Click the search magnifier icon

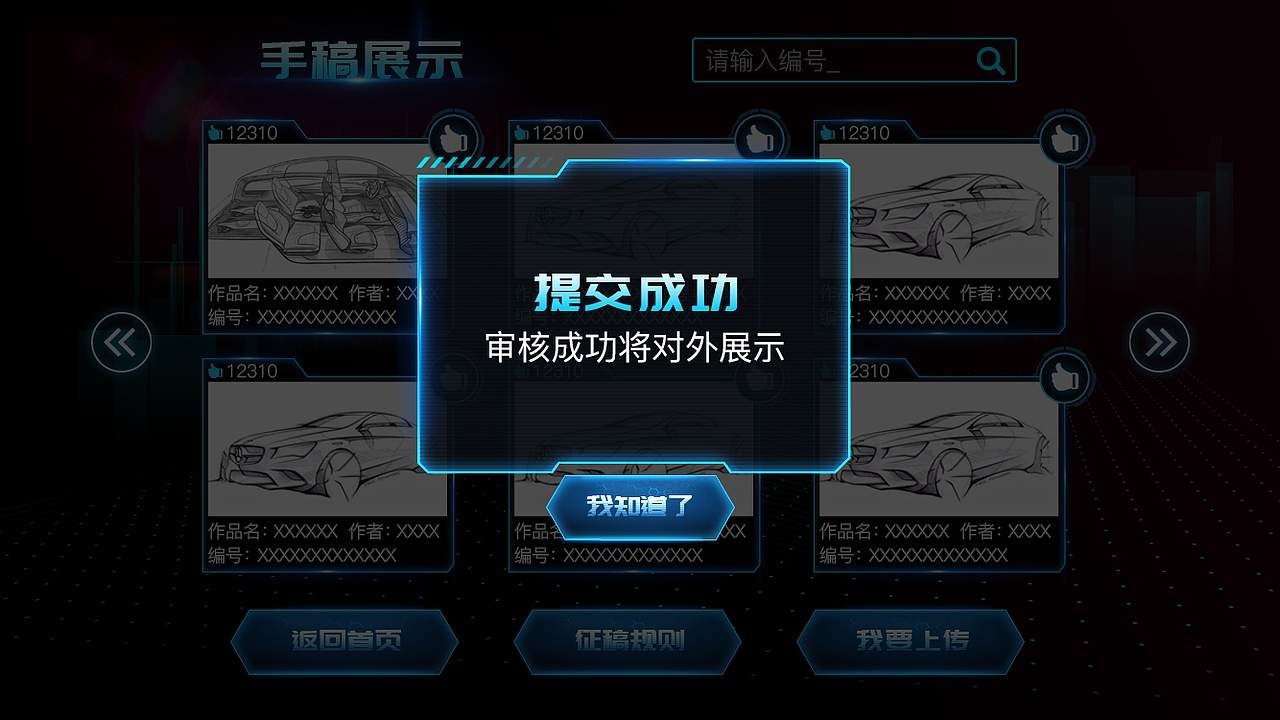pos(991,61)
